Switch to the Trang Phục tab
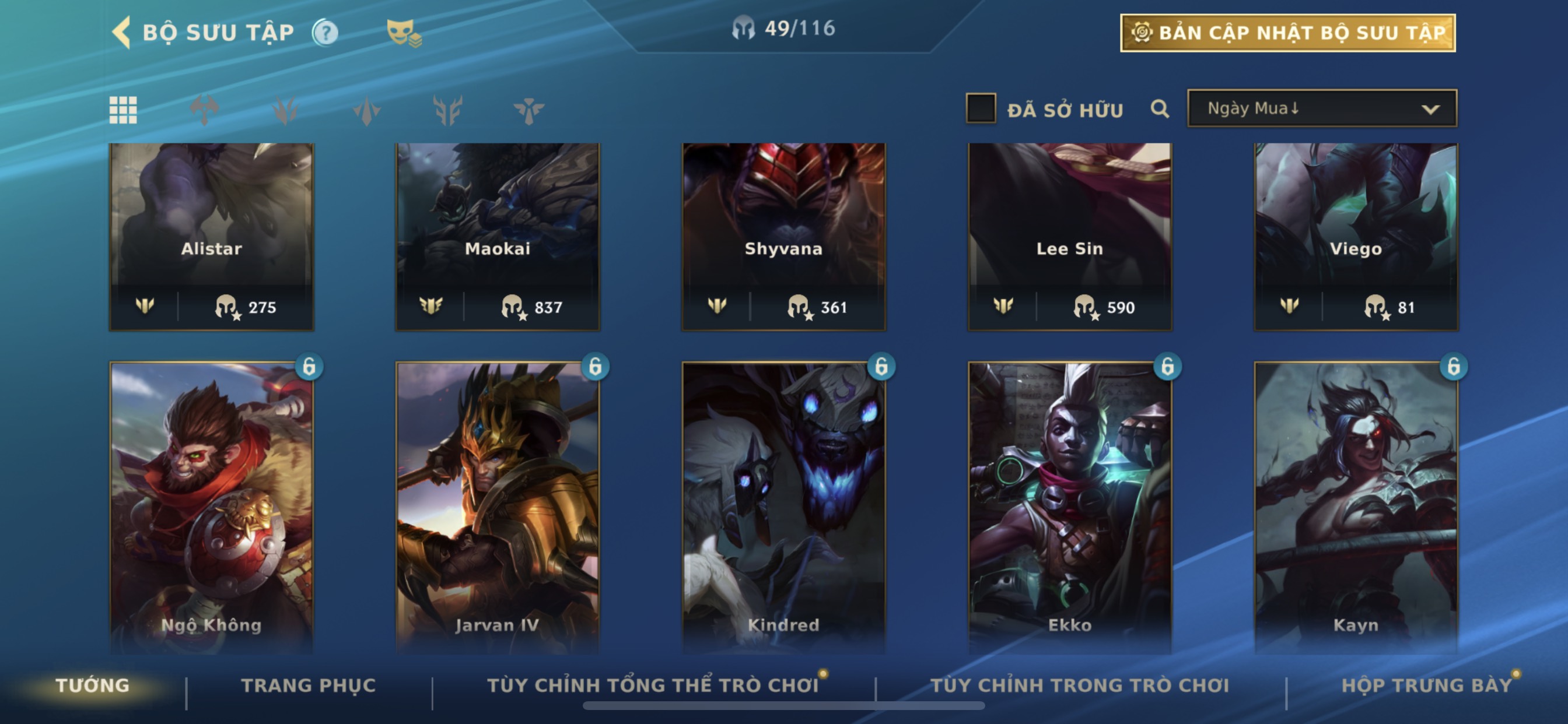 point(308,686)
